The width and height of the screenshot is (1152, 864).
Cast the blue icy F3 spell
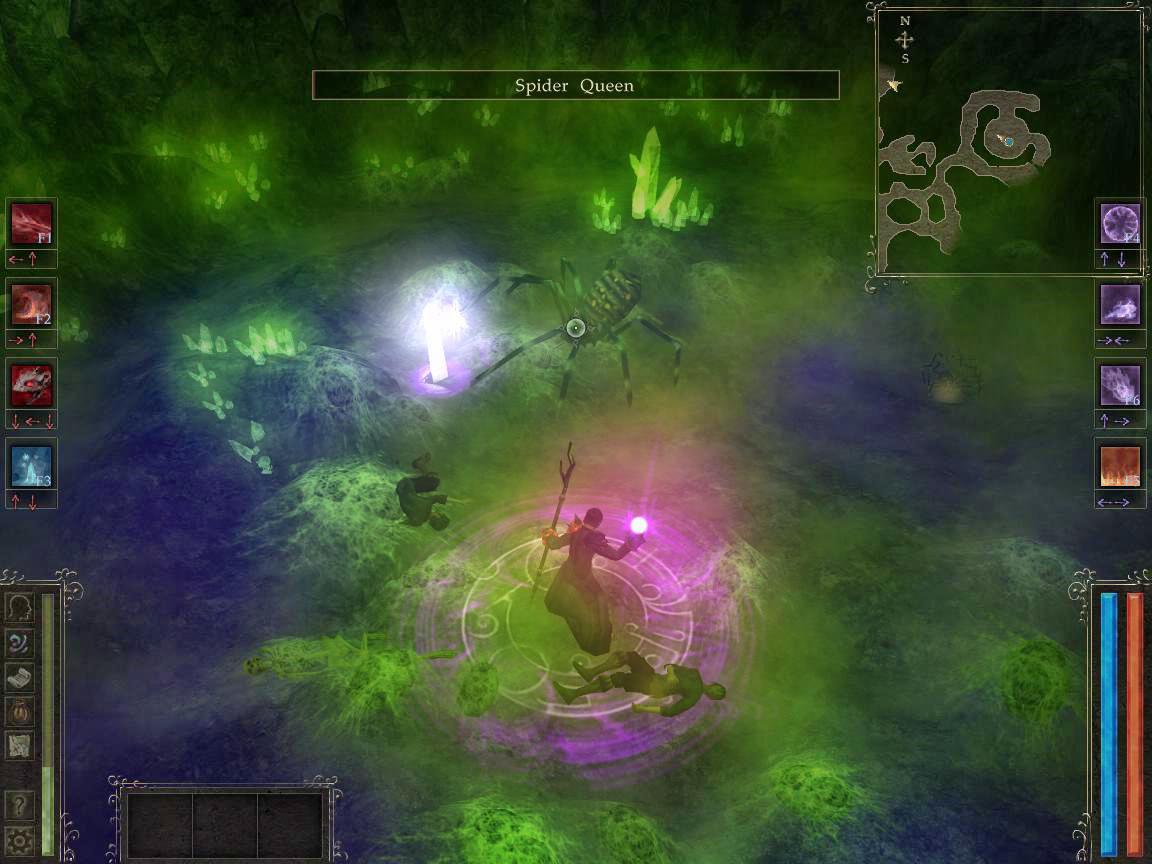coord(31,465)
